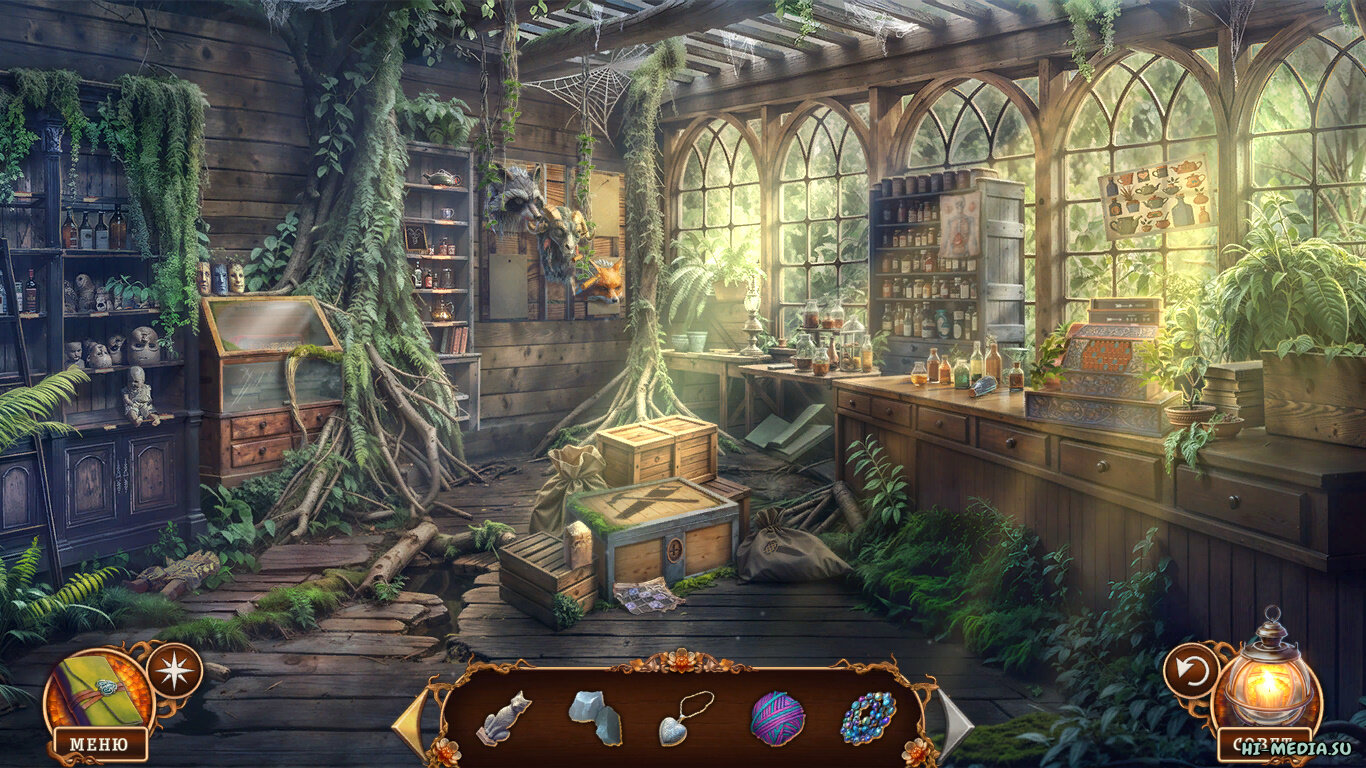Click the circular back arrow button

1191,670
